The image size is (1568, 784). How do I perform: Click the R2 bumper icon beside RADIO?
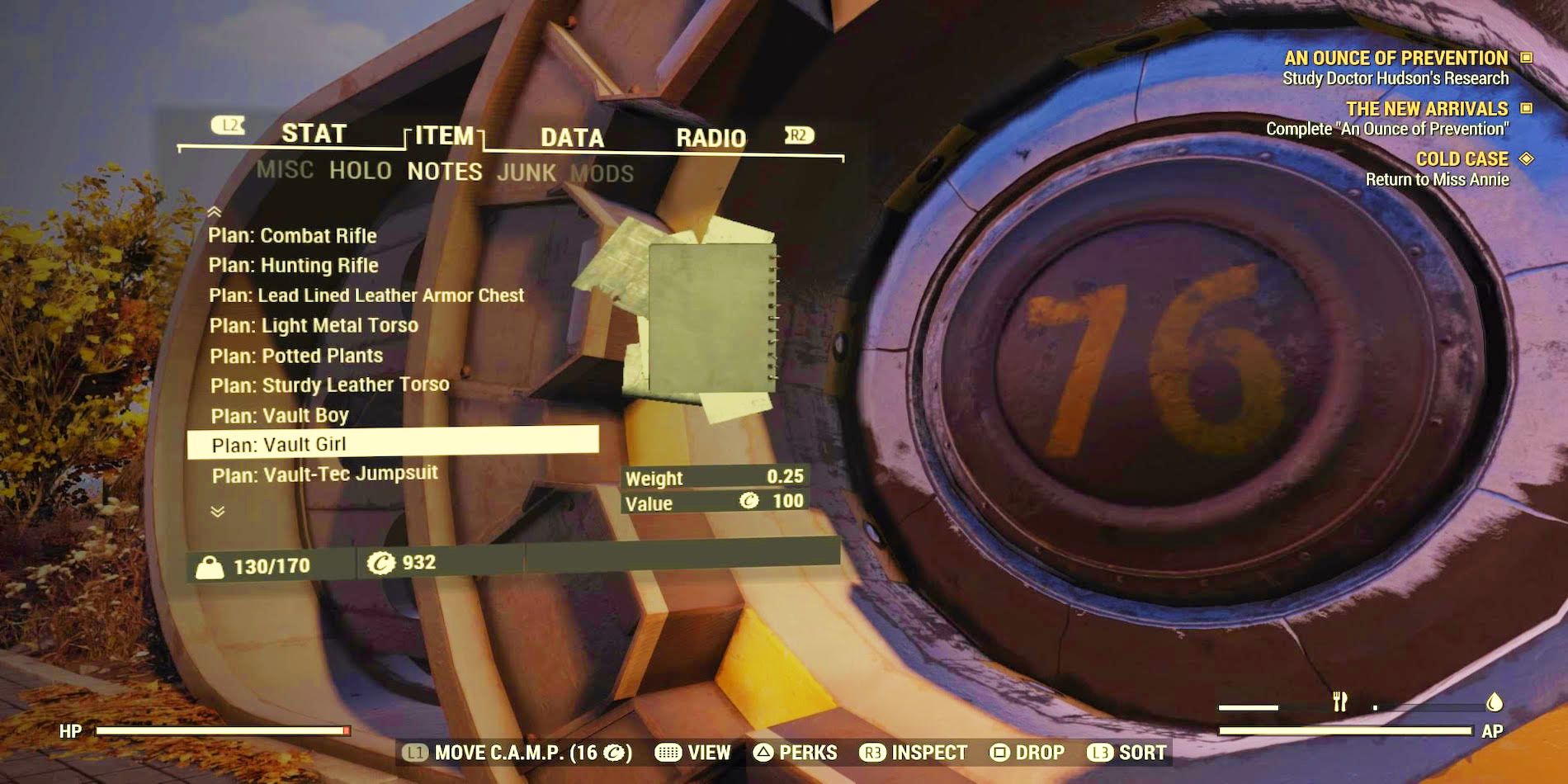[x=797, y=134]
